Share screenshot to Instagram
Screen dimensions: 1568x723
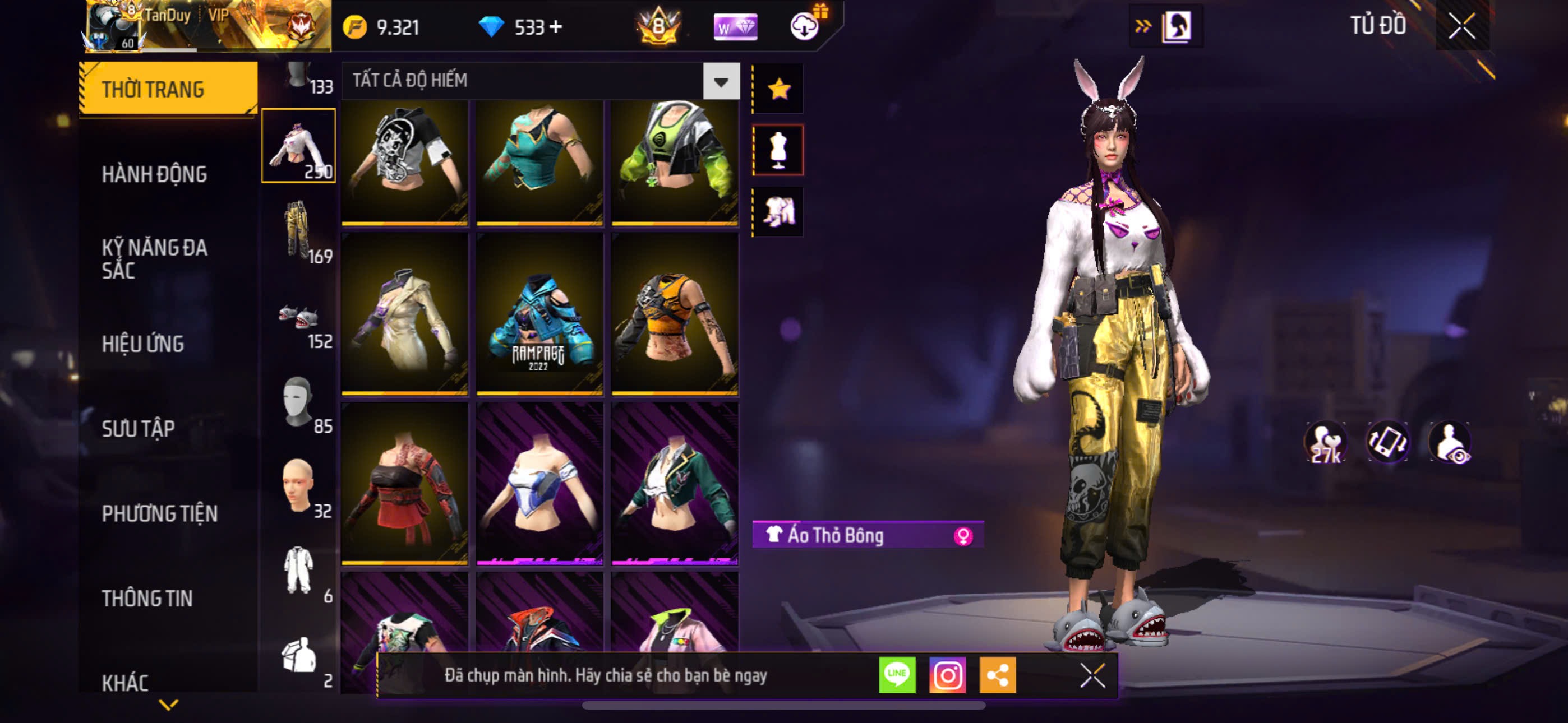[x=947, y=675]
